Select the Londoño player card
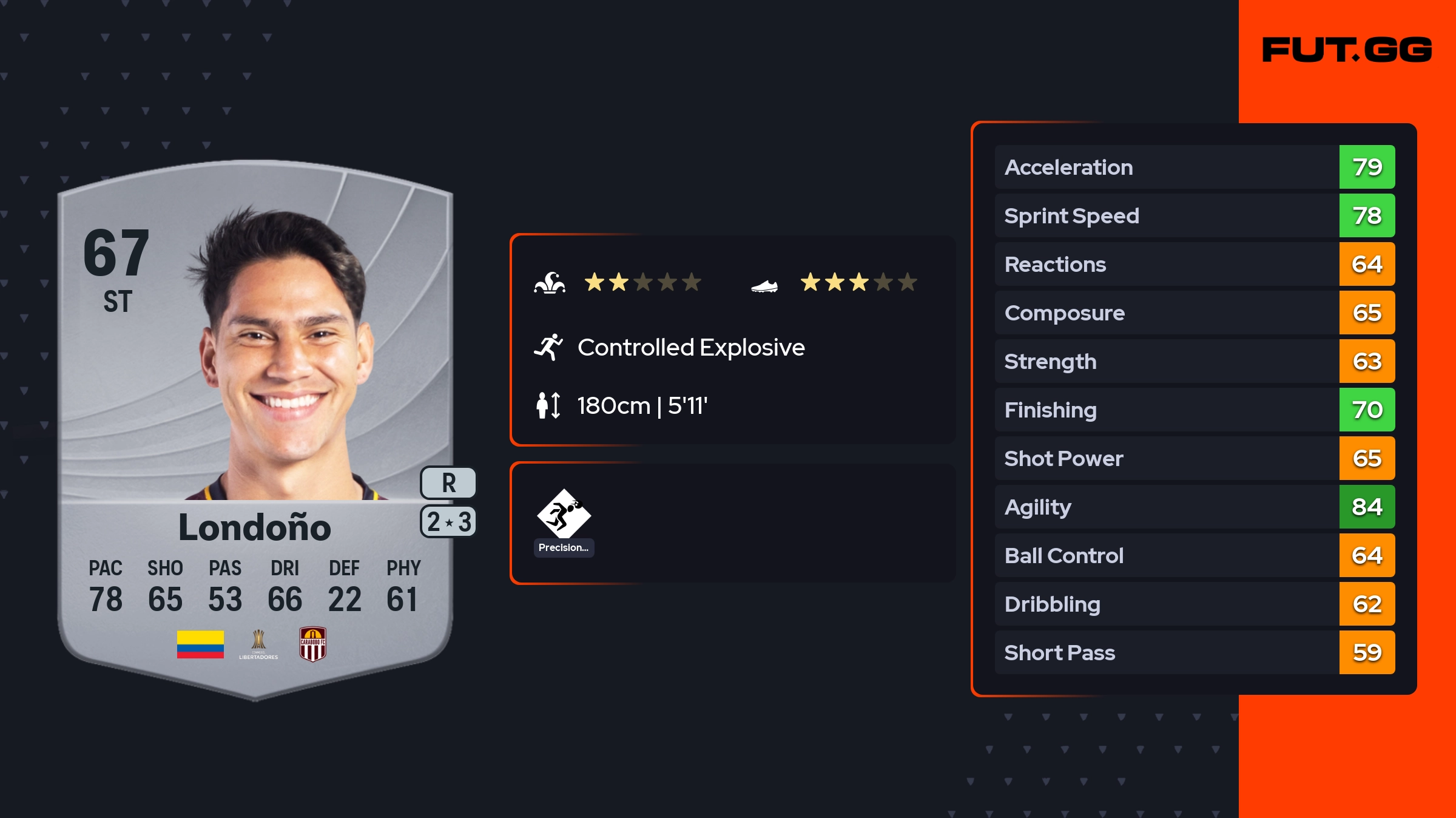 [255, 425]
